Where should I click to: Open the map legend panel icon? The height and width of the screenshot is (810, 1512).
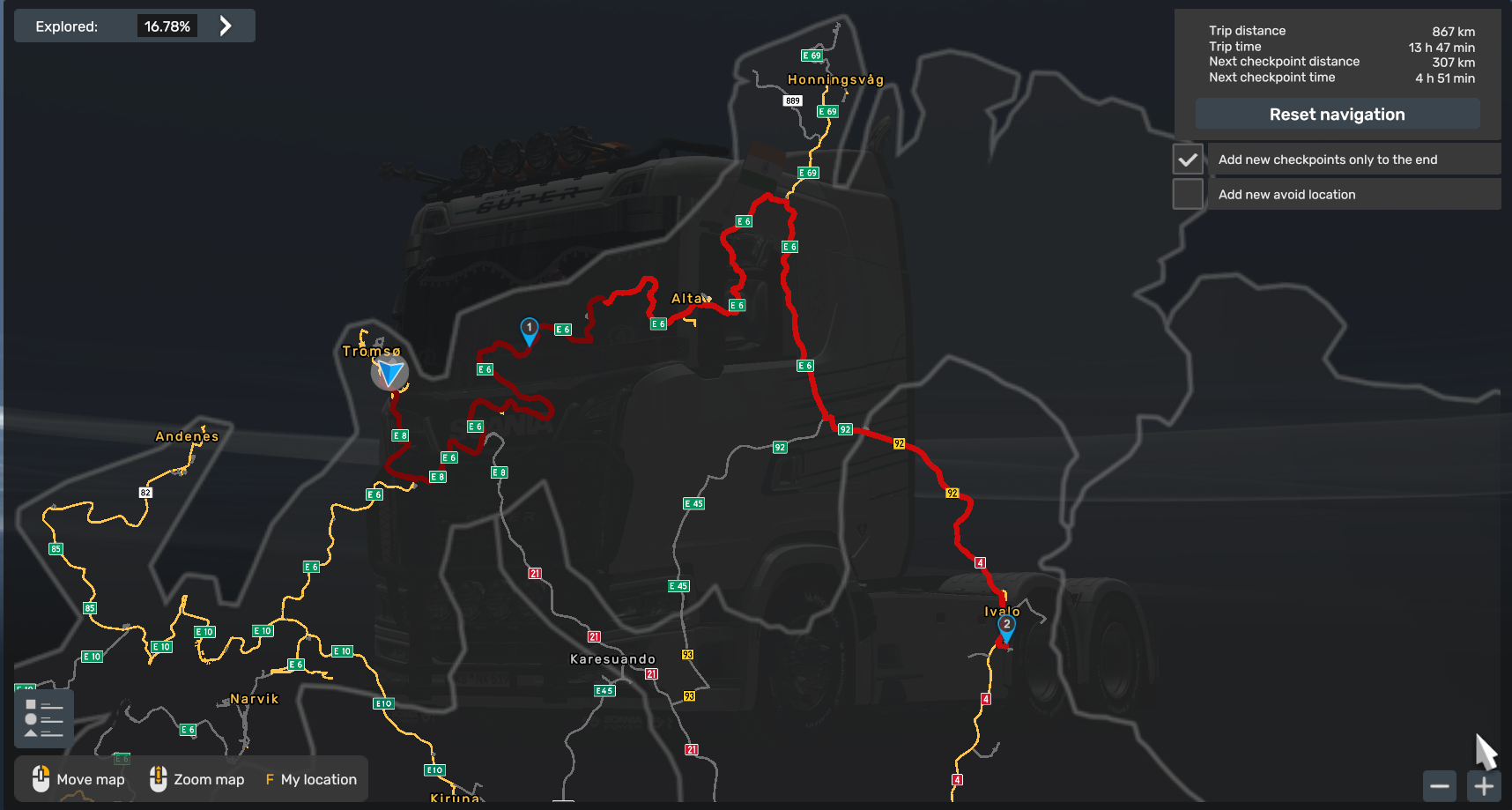pyautogui.click(x=43, y=716)
